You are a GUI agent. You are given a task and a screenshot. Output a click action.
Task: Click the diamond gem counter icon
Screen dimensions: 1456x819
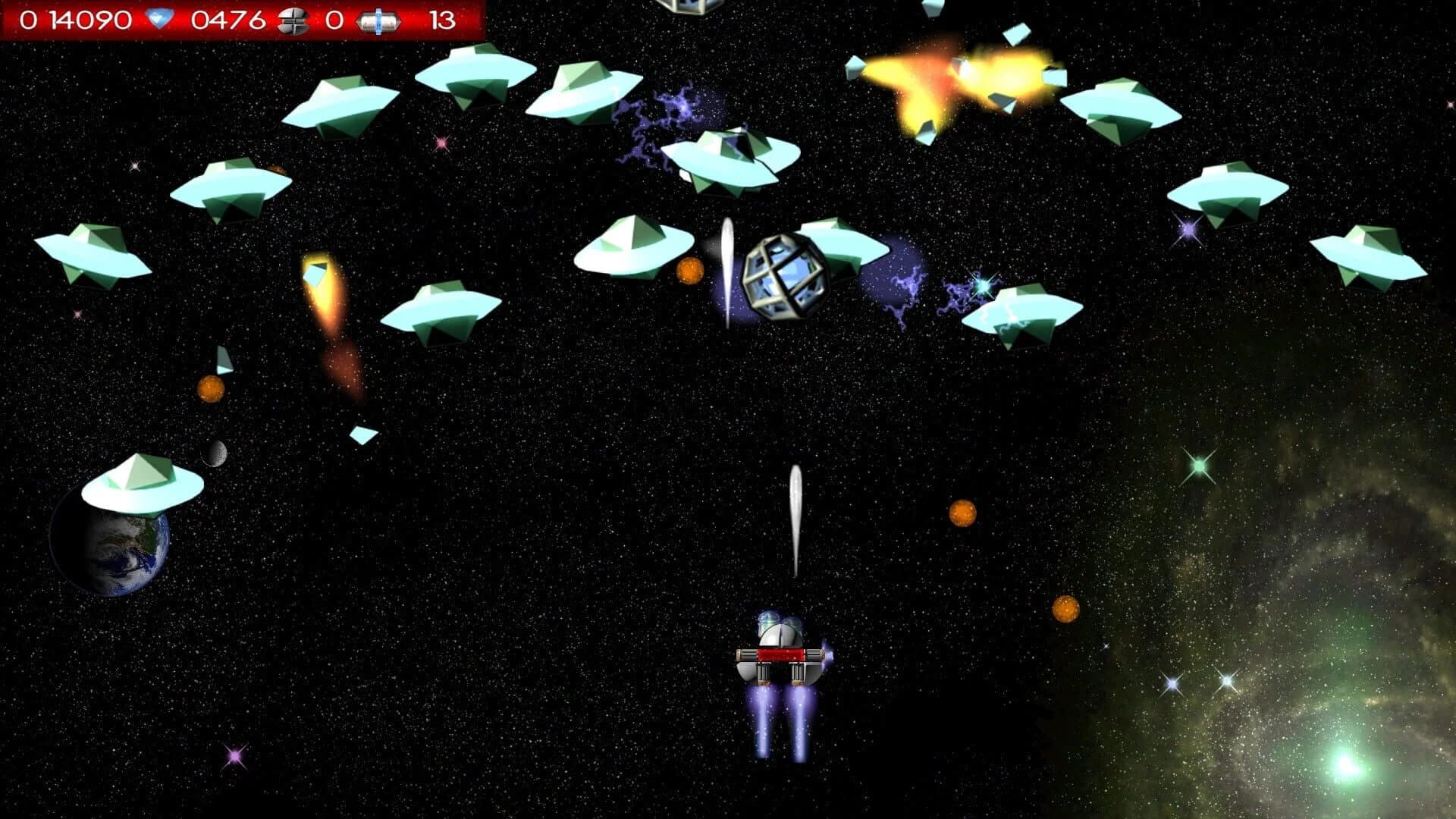[x=162, y=17]
